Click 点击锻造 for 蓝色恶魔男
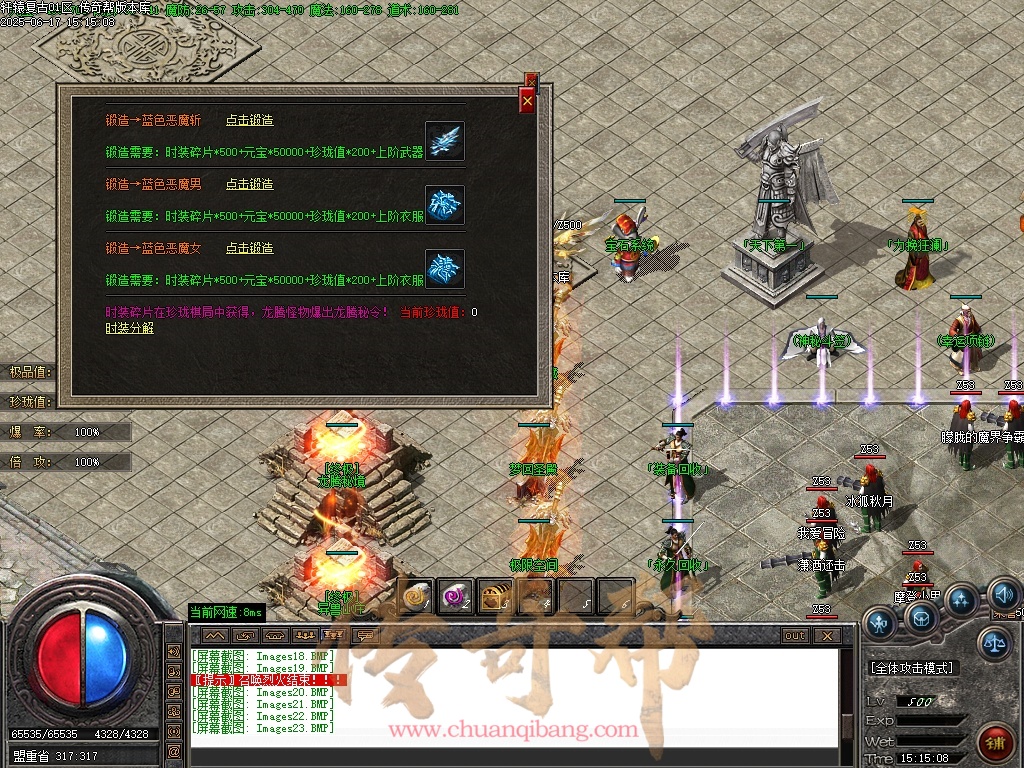The height and width of the screenshot is (768, 1024). [249, 184]
